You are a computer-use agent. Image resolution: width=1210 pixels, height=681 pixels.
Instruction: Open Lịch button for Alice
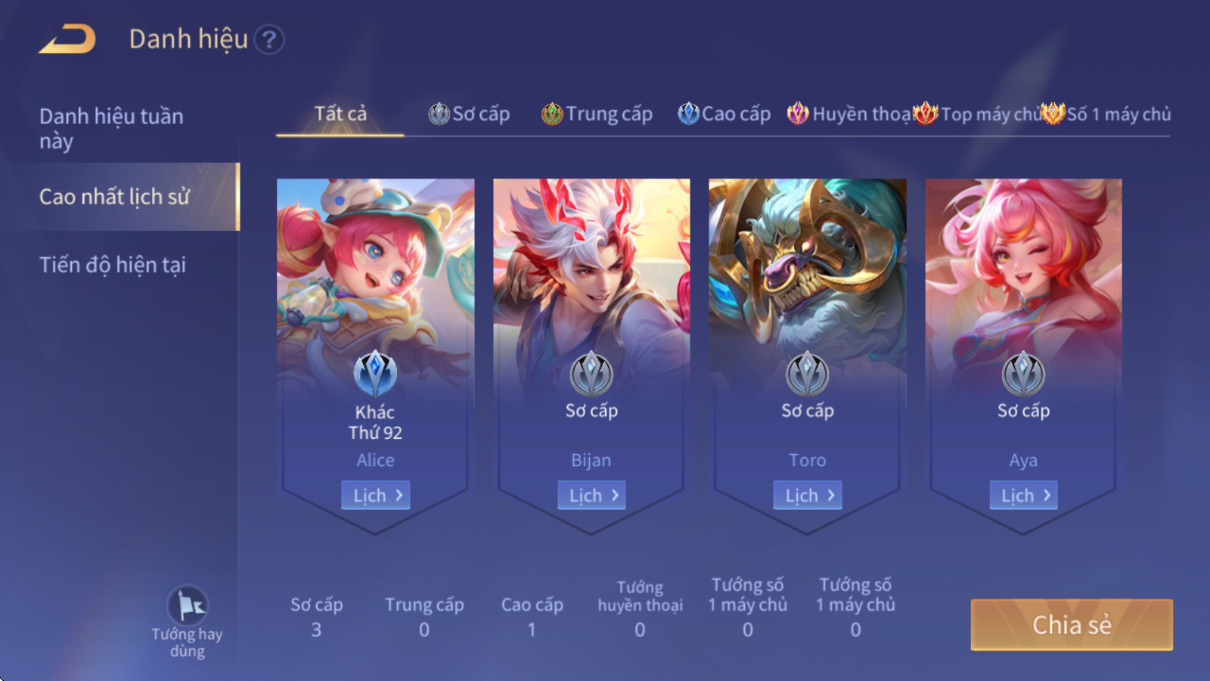tap(376, 495)
